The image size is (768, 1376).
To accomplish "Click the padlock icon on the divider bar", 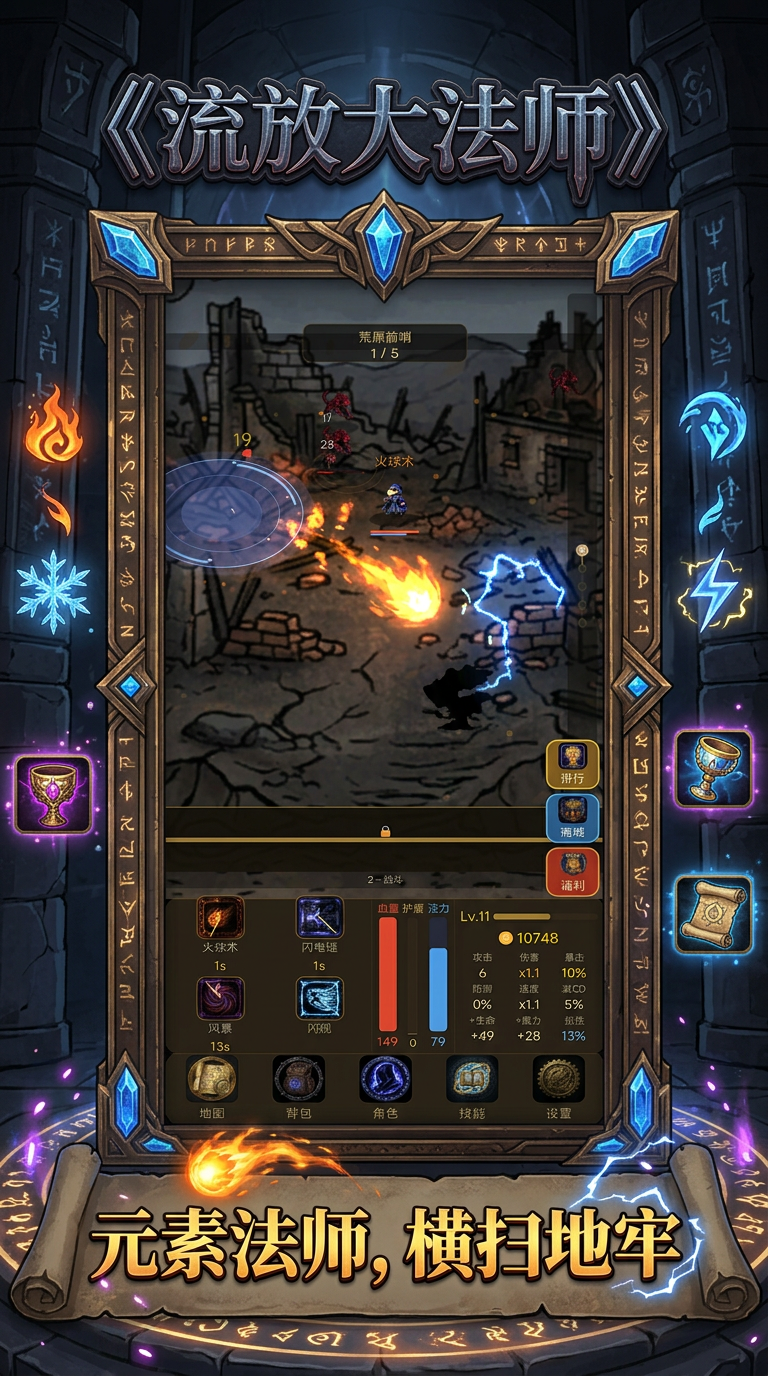I will (385, 831).
